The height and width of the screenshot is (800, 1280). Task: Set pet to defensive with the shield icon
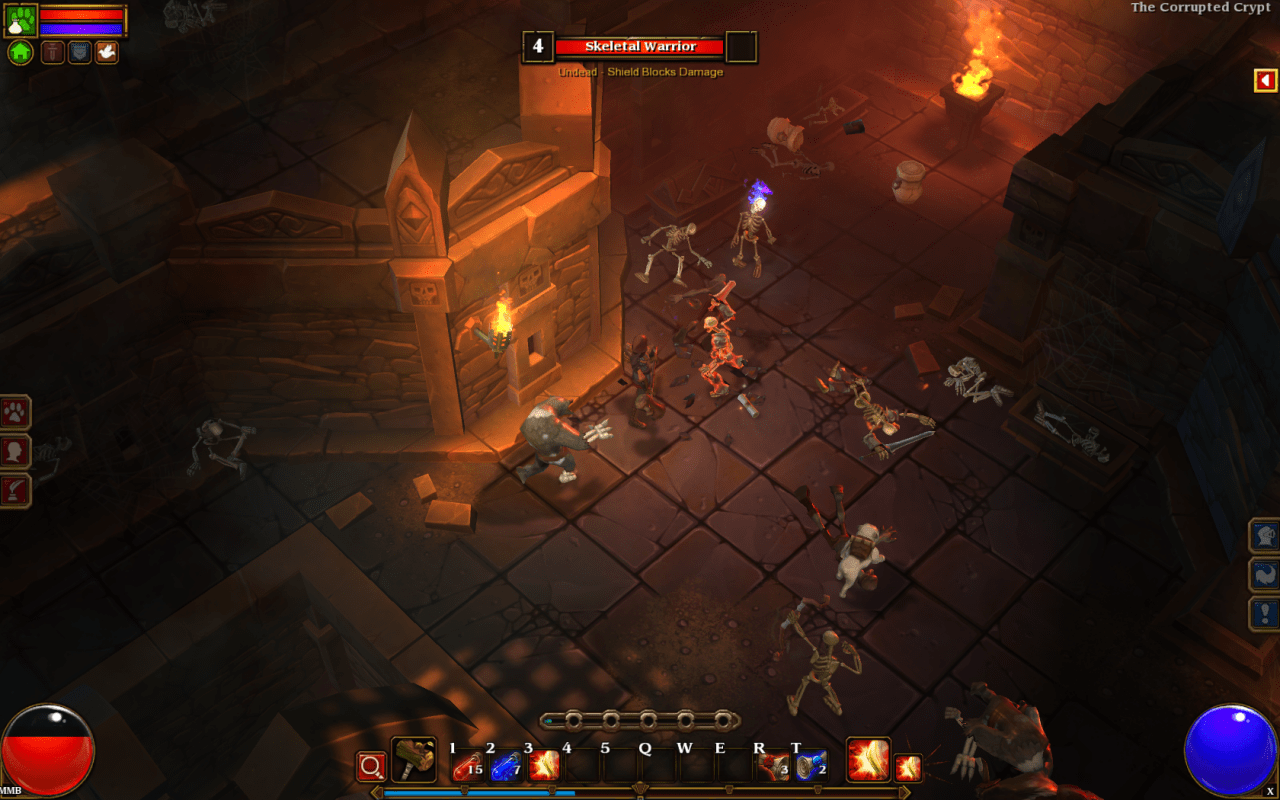pos(79,52)
